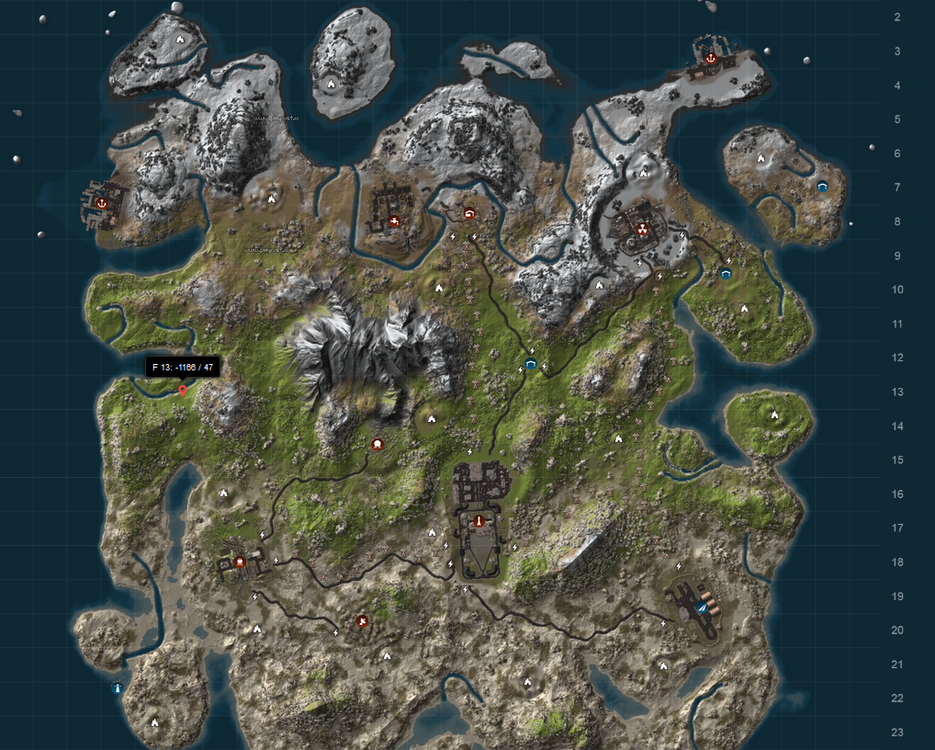Select the rocket launch site marker
This screenshot has width=935, height=750.
(x=478, y=521)
